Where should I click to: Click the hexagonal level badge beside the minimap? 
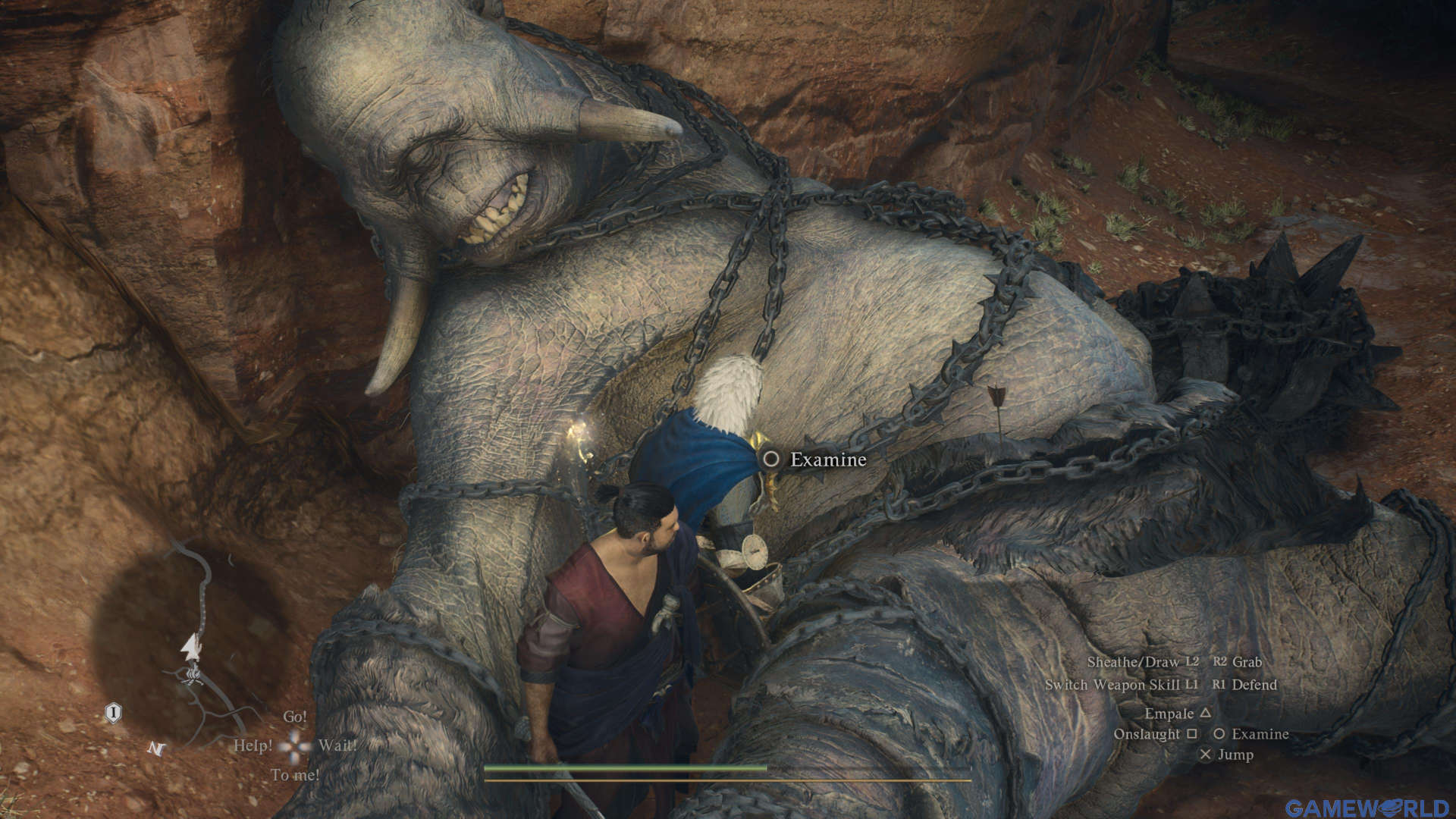(x=113, y=712)
